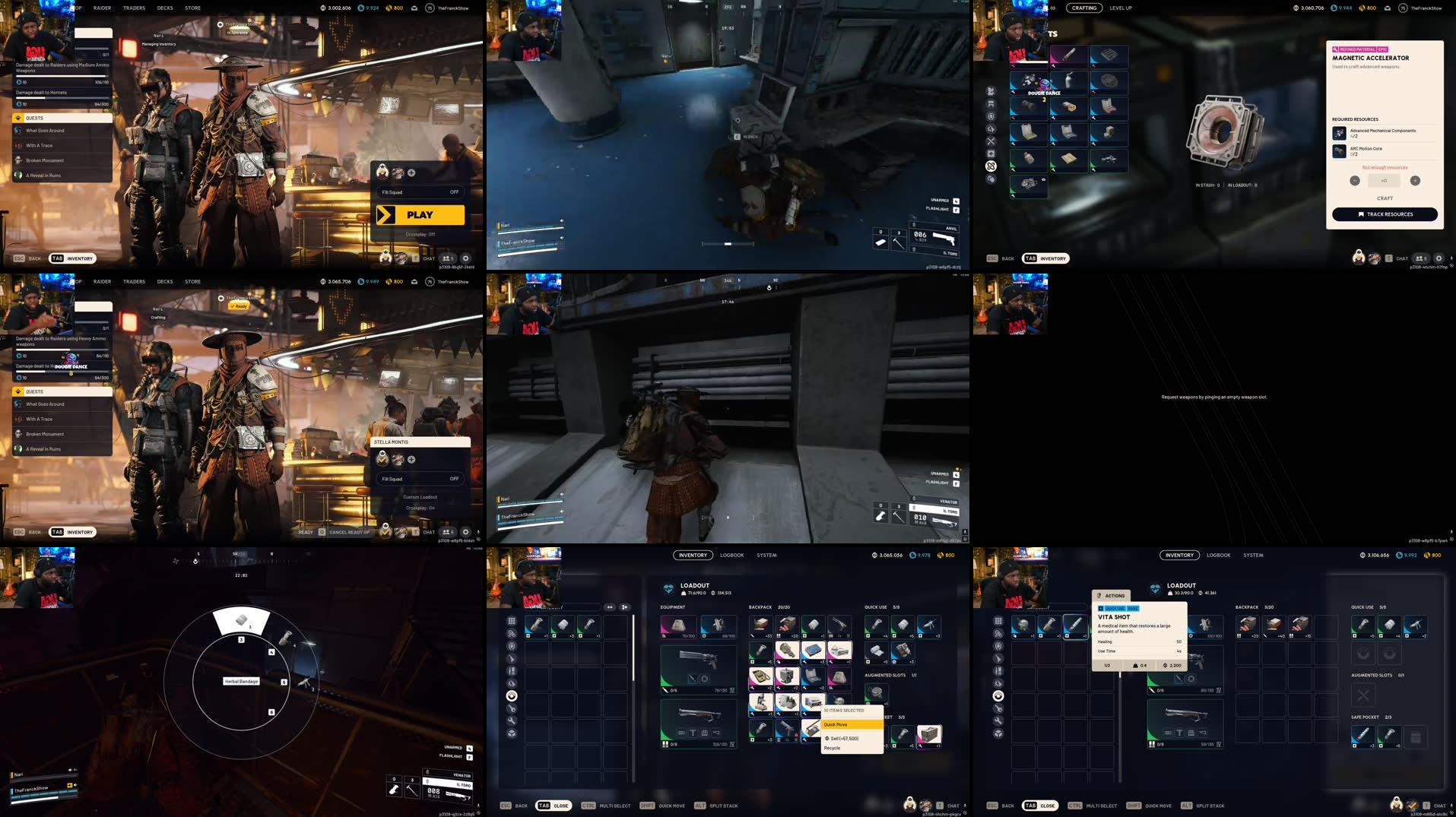
Task: Select the wrench tools category in crafting sidebar
Action: [x=991, y=141]
